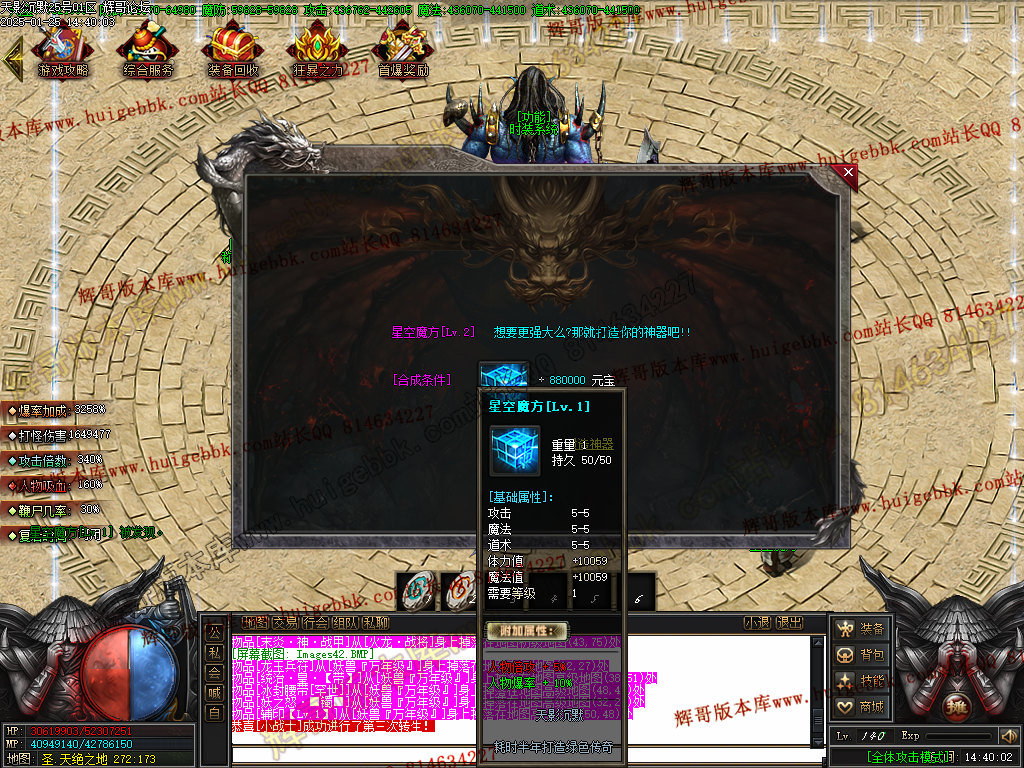This screenshot has width=1024, height=768.
Task: Open the 组队 party tab
Action: 345,622
